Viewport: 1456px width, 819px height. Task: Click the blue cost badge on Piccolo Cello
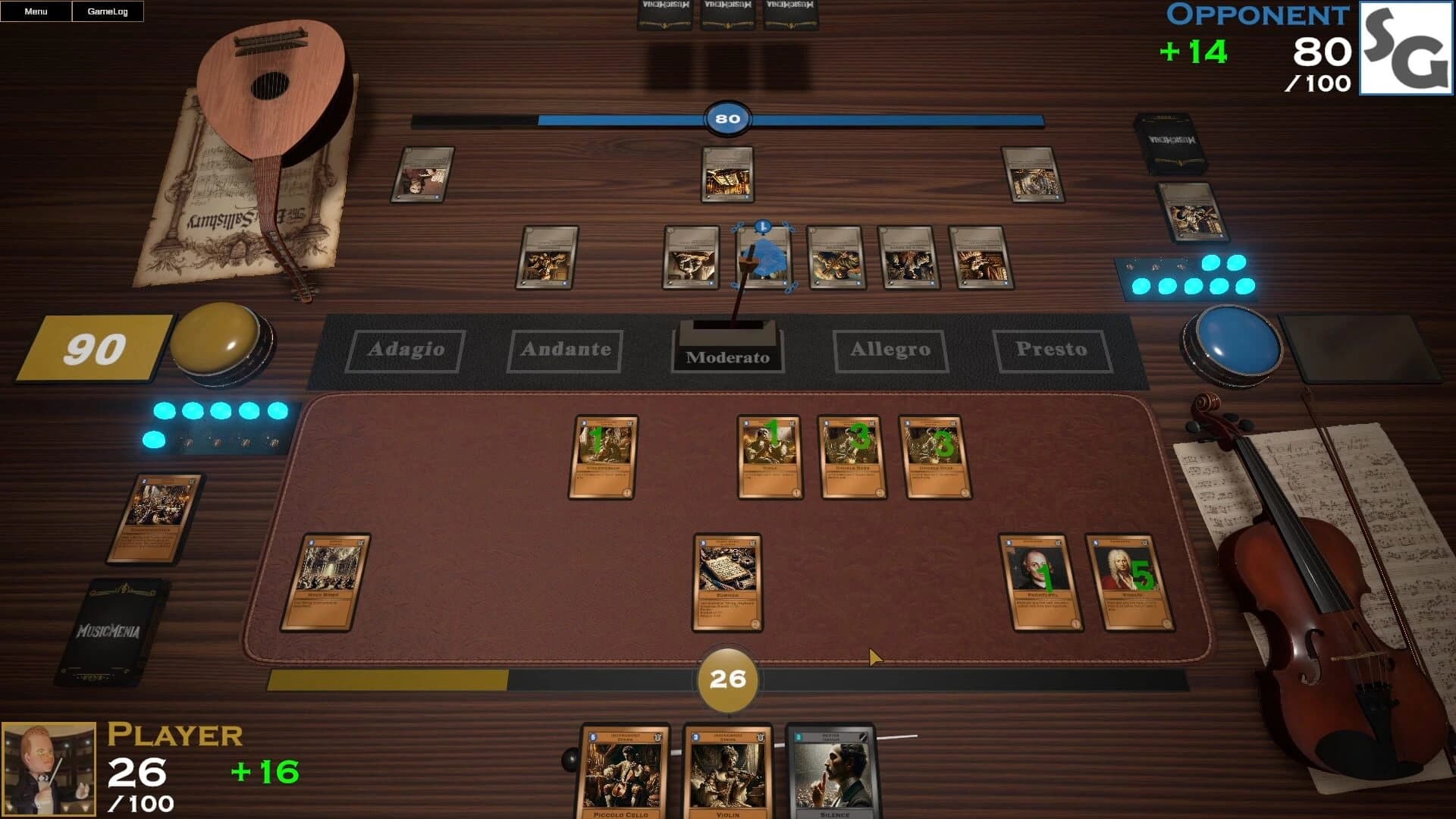point(592,737)
